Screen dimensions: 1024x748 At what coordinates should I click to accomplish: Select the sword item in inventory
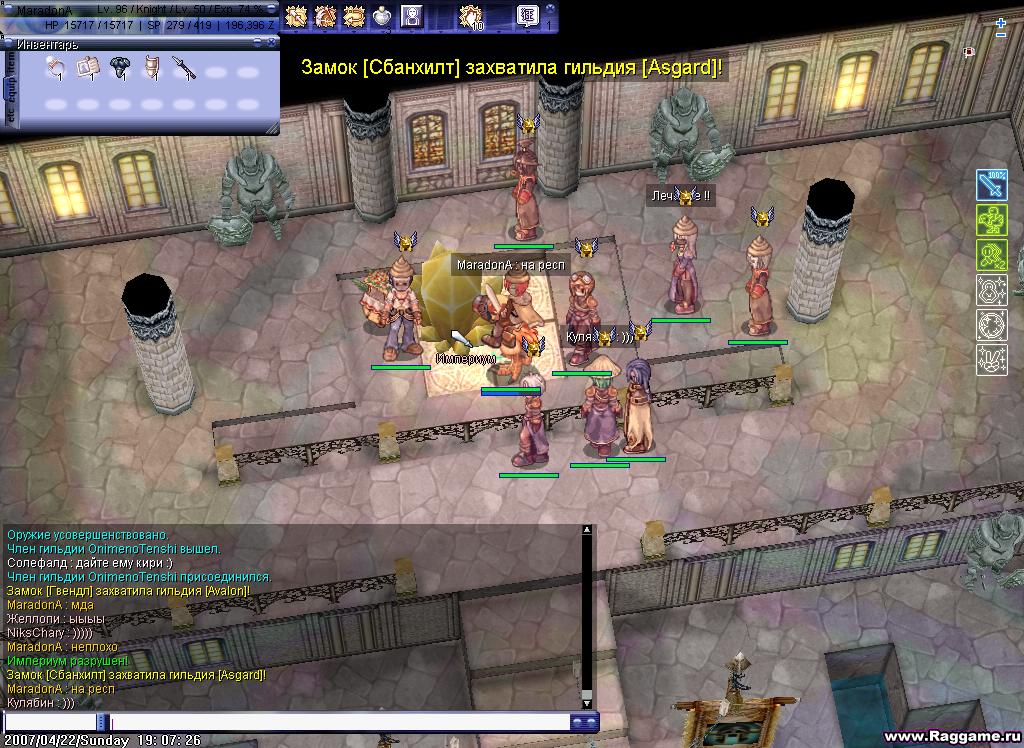pyautogui.click(x=184, y=68)
